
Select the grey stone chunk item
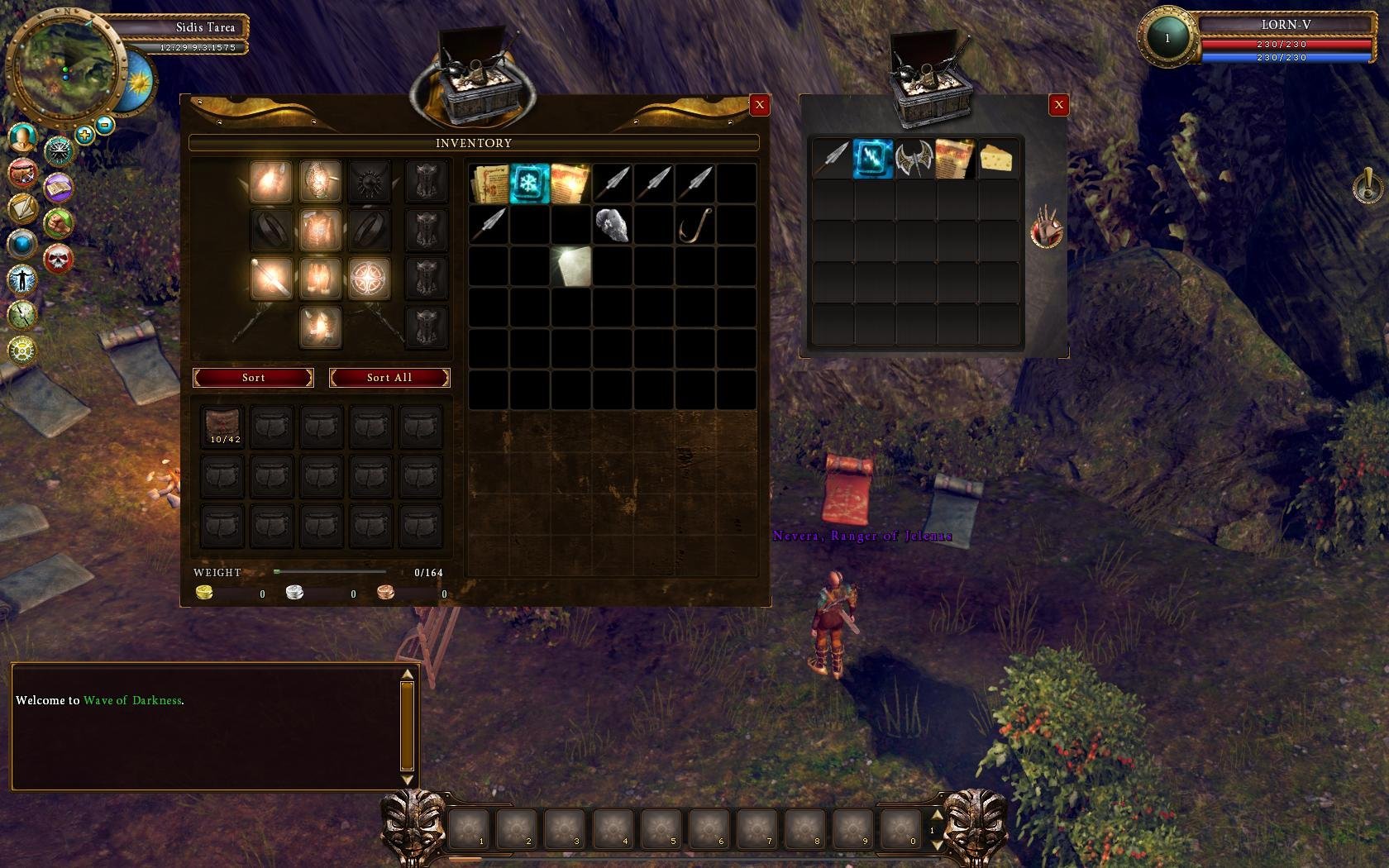click(612, 225)
